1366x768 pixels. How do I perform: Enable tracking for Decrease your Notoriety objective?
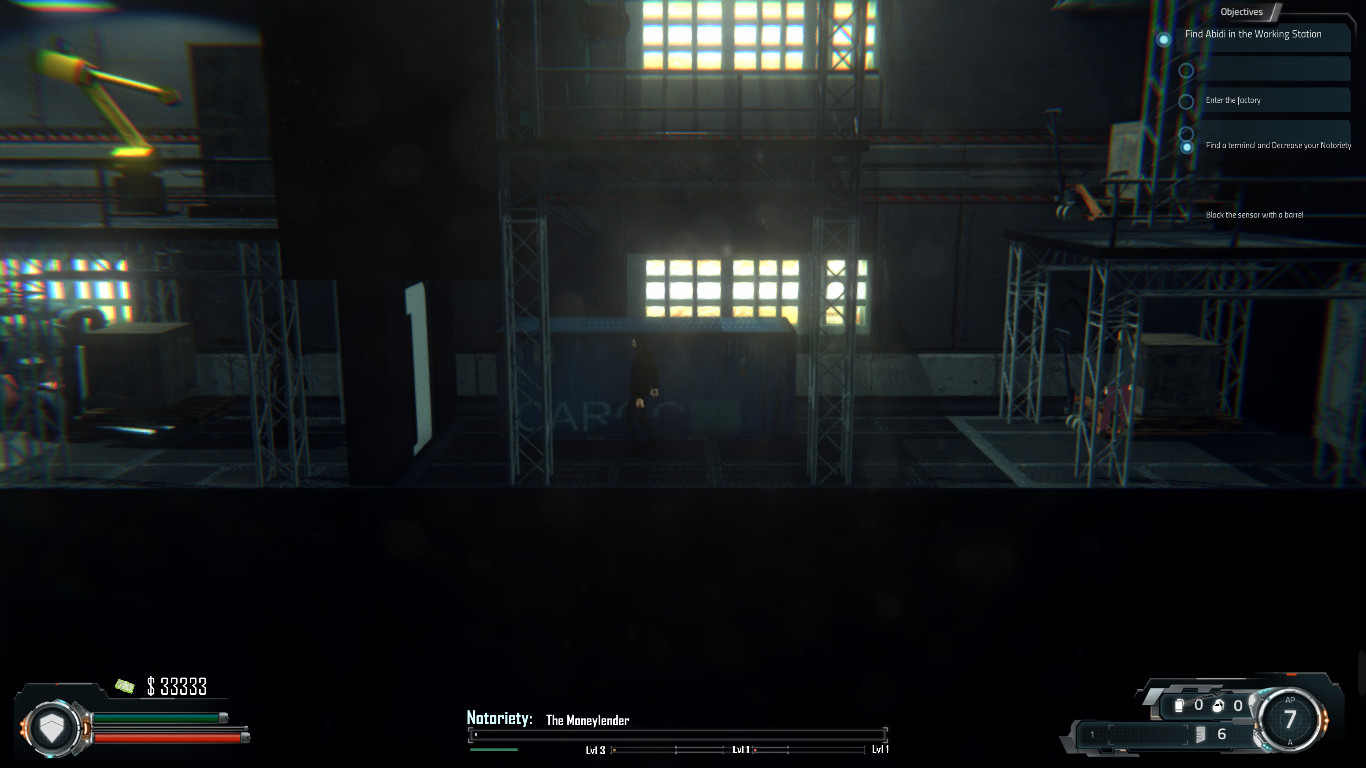click(1187, 147)
